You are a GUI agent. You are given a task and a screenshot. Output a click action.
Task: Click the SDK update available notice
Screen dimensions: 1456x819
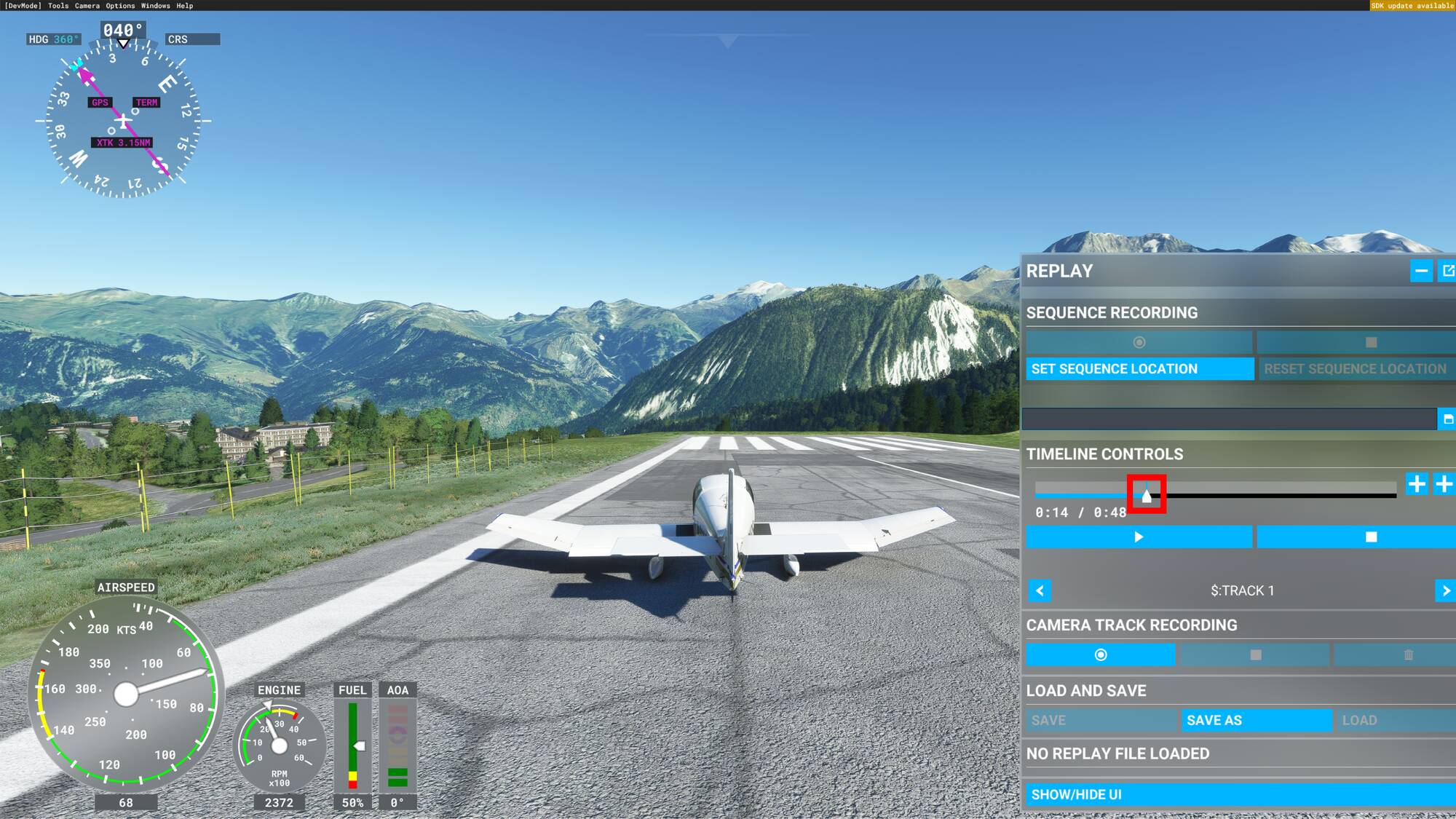[x=1412, y=6]
